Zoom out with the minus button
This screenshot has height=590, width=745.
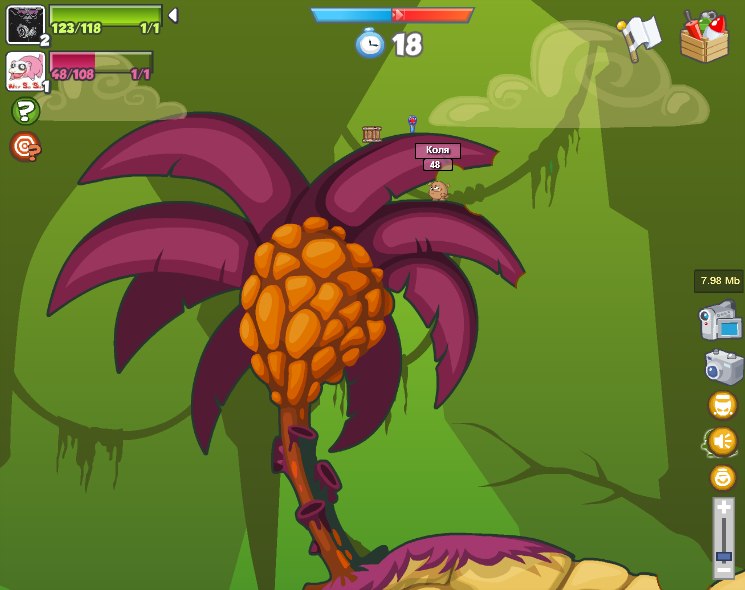click(x=723, y=572)
